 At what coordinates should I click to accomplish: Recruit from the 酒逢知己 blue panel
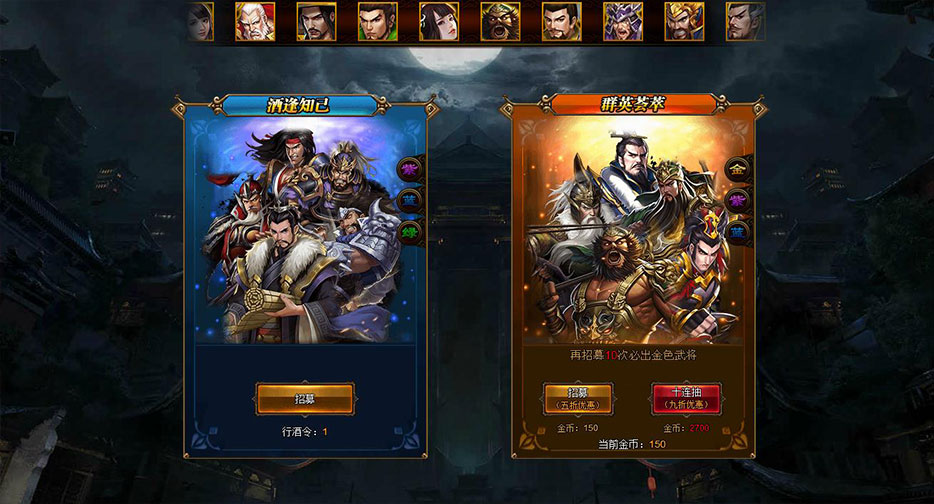pos(304,398)
